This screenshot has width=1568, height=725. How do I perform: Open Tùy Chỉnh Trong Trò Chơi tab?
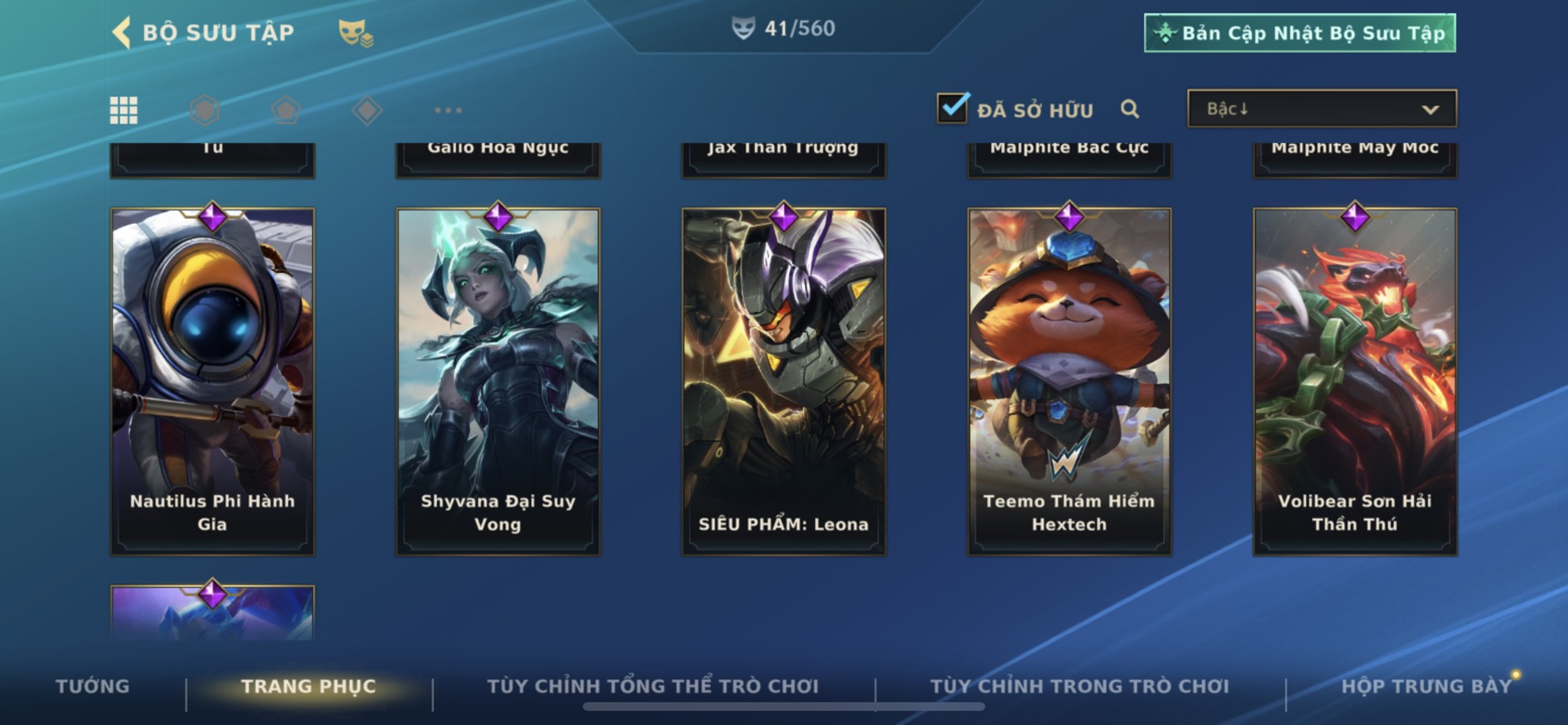pyautogui.click(x=1079, y=687)
